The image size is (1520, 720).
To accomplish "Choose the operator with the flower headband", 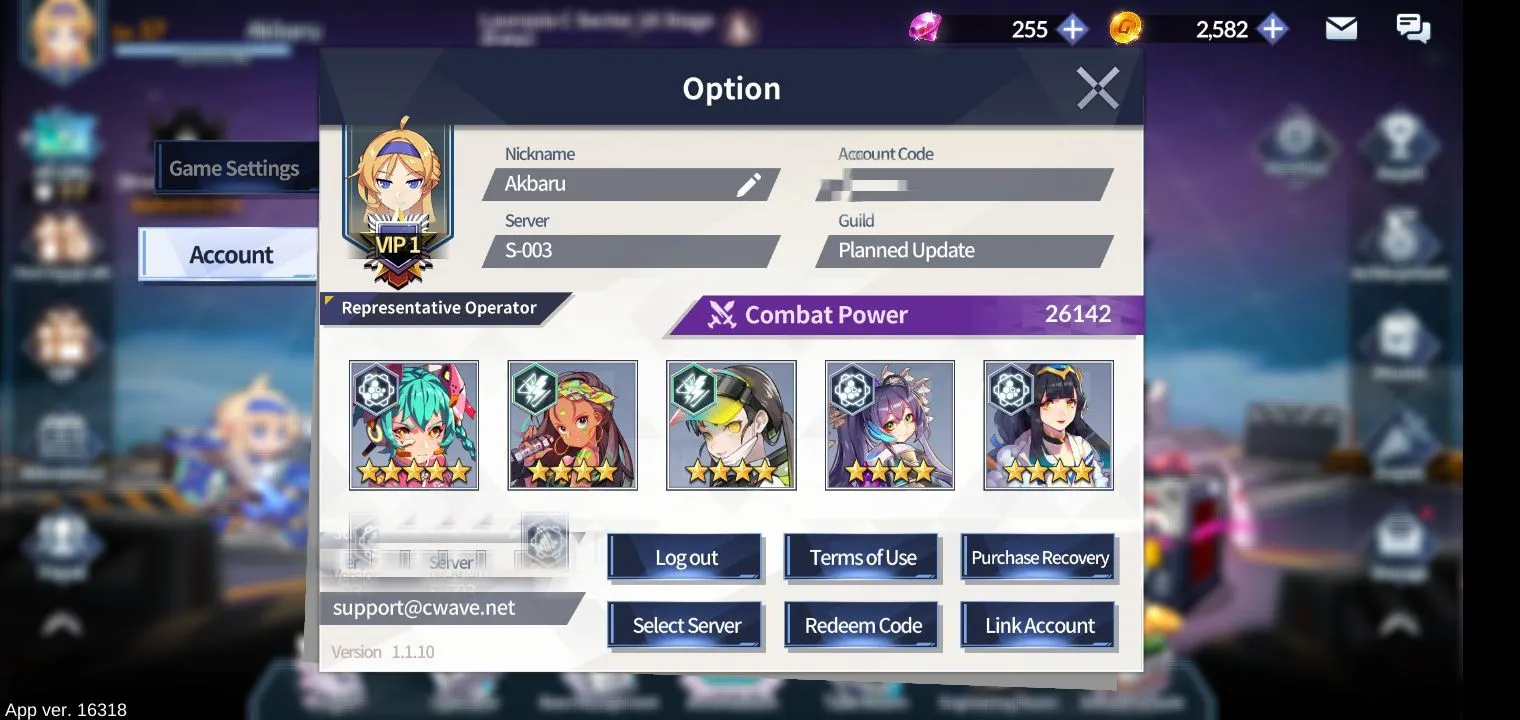I will [x=573, y=425].
